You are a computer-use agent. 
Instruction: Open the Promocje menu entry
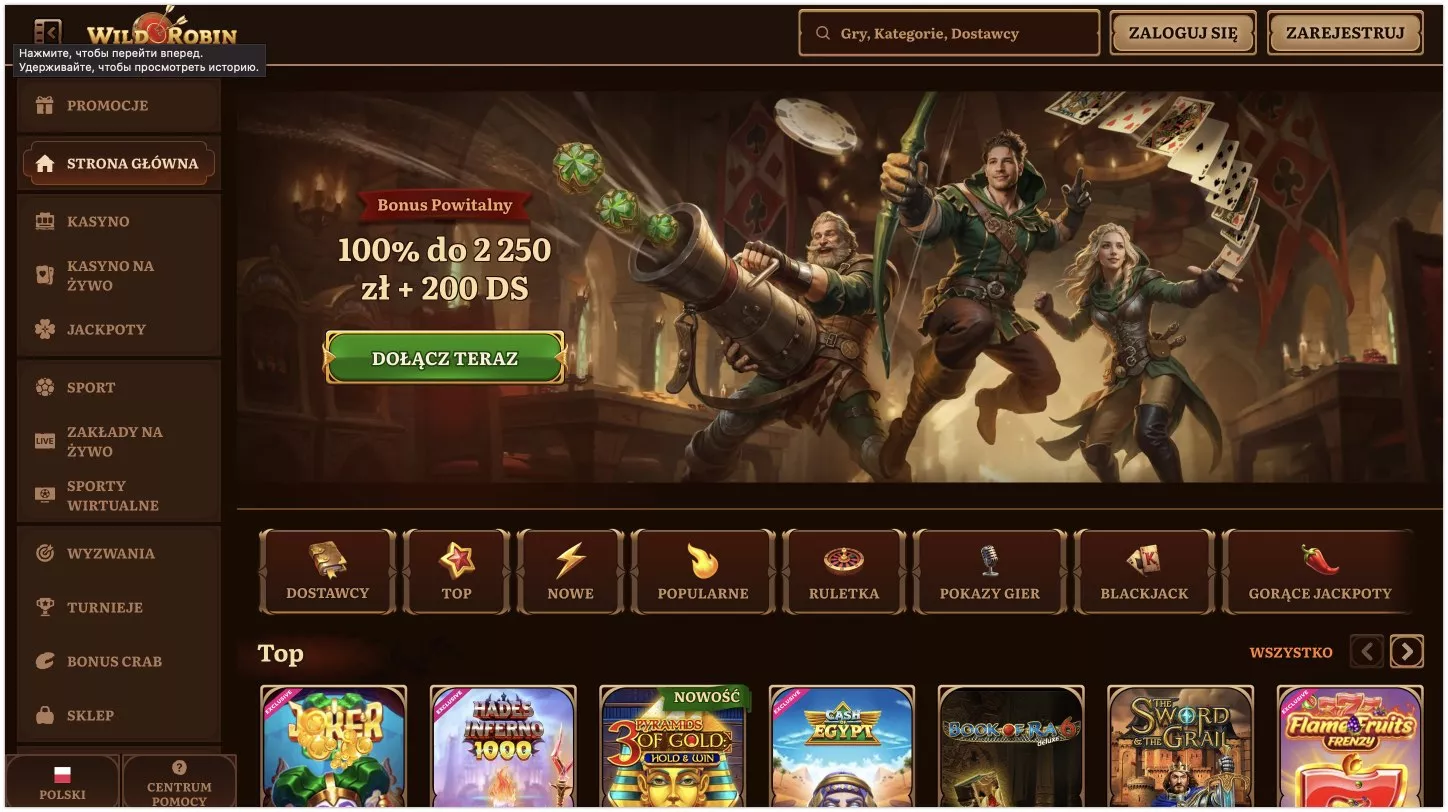107,106
